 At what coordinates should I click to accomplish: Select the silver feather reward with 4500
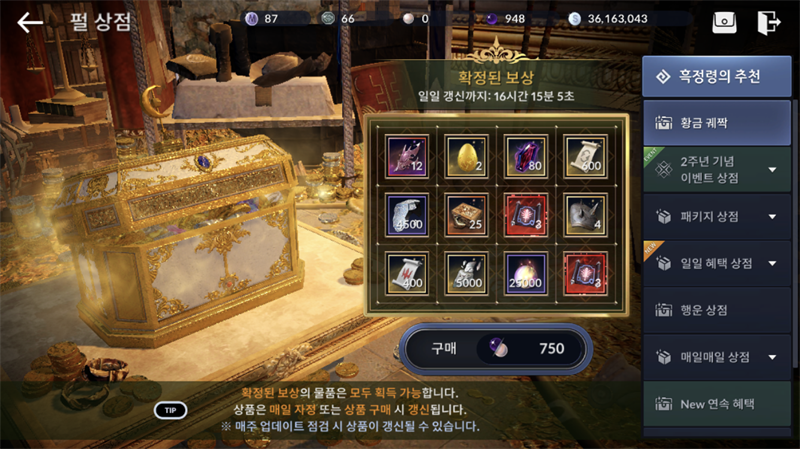click(x=408, y=213)
